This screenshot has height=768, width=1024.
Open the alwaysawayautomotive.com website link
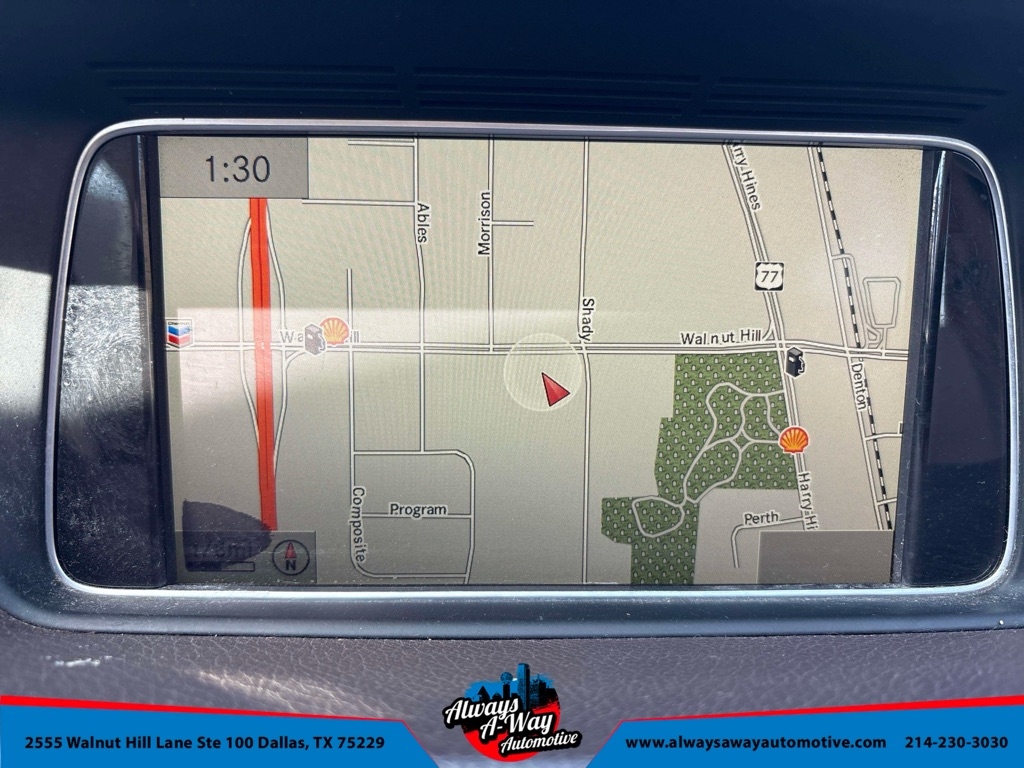(x=756, y=742)
